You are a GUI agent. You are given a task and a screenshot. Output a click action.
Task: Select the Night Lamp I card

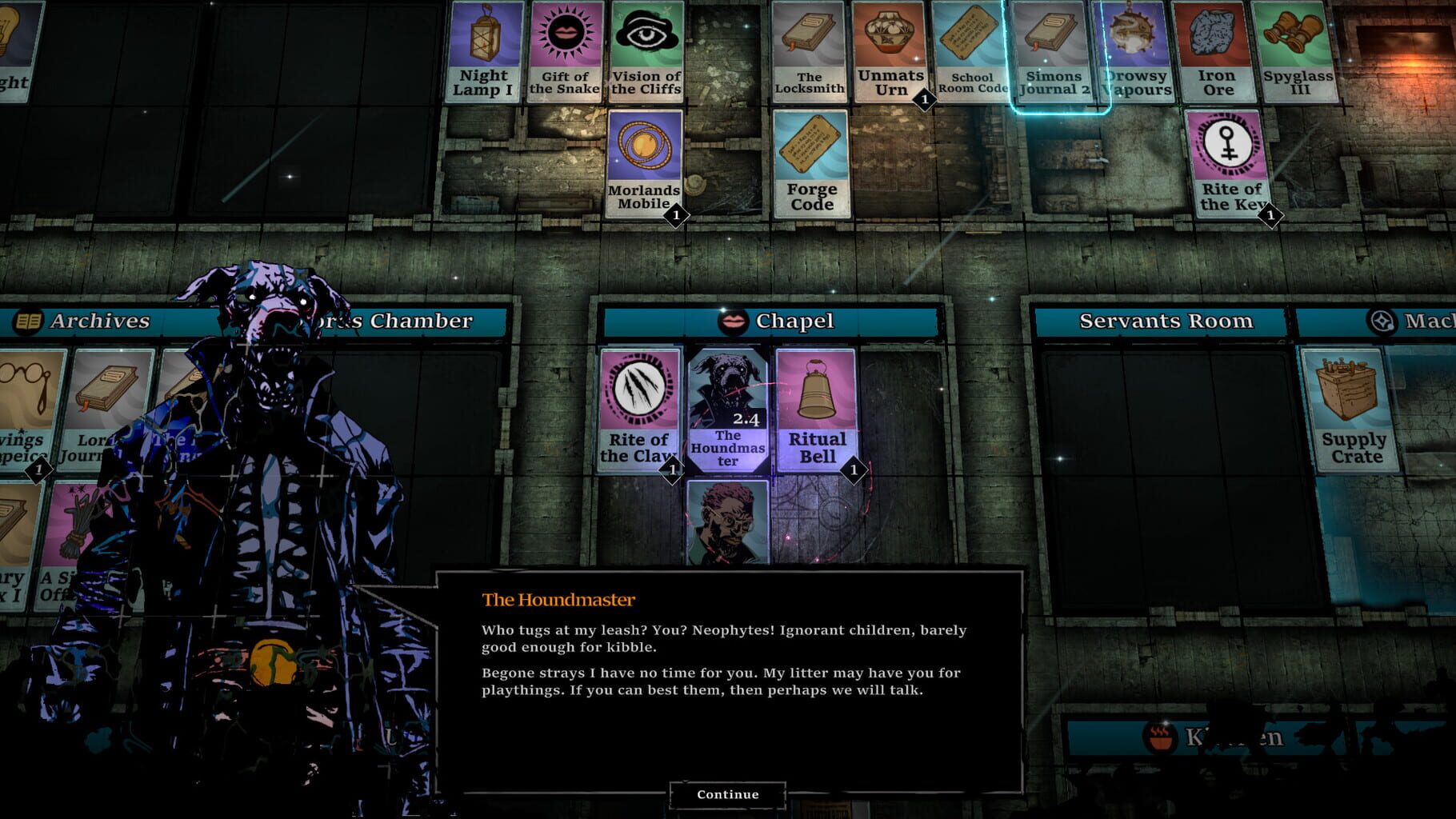tap(484, 50)
